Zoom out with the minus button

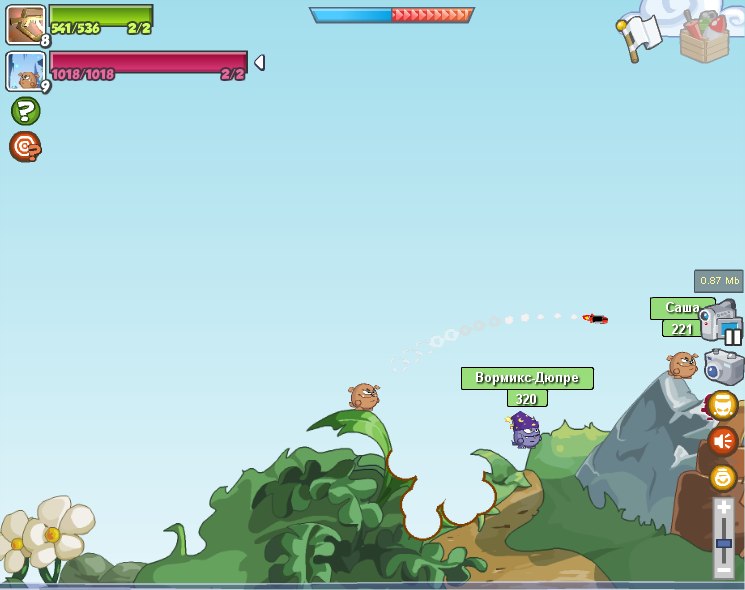(x=724, y=570)
